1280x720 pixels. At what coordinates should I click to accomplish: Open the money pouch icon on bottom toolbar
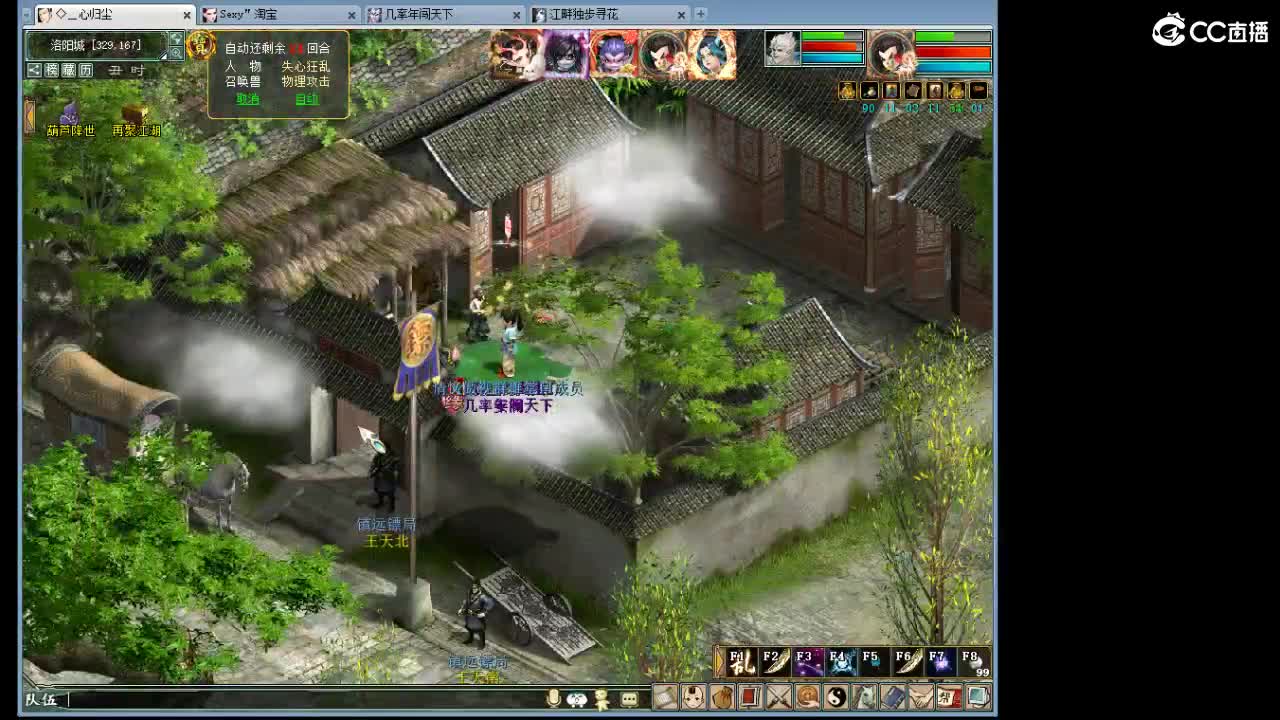pos(721,700)
